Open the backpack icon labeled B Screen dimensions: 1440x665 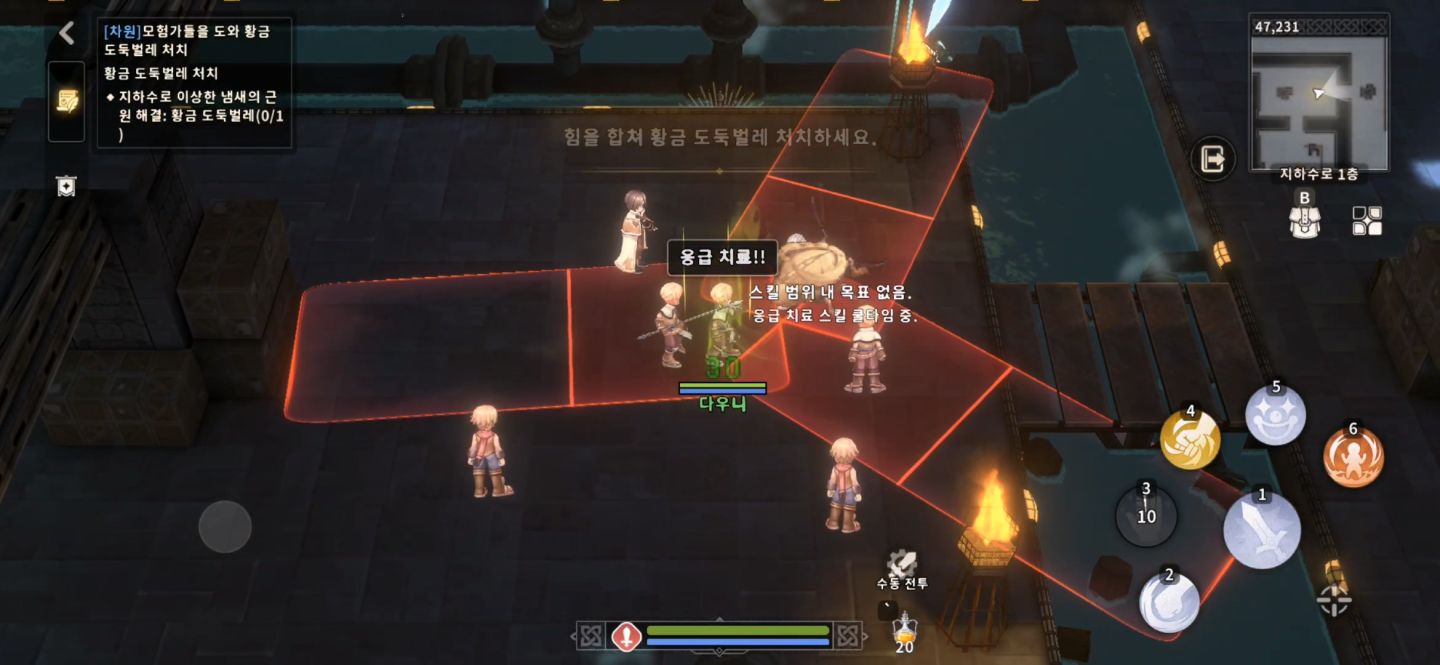(1303, 218)
